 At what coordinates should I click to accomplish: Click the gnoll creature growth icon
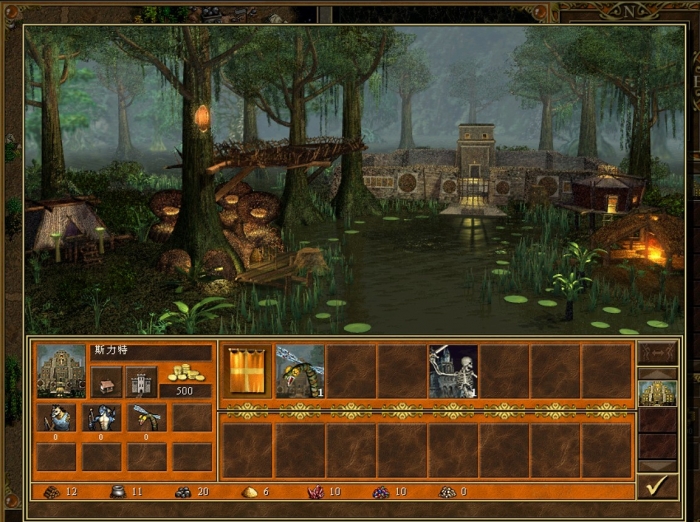[x=55, y=417]
